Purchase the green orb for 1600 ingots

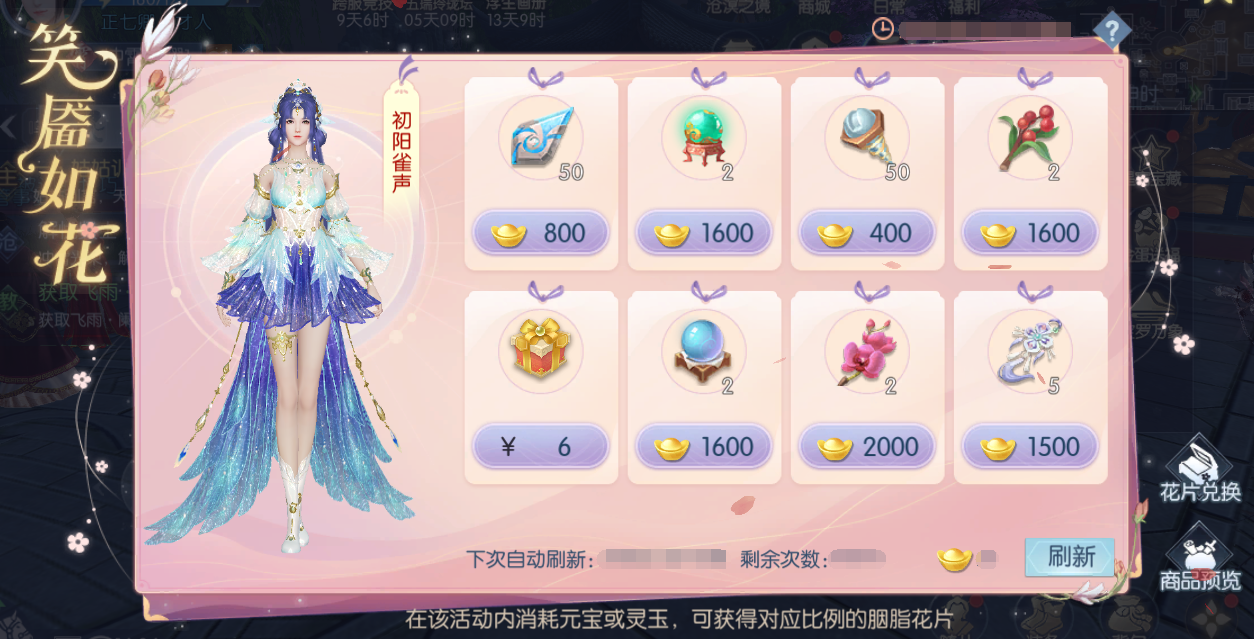[703, 233]
